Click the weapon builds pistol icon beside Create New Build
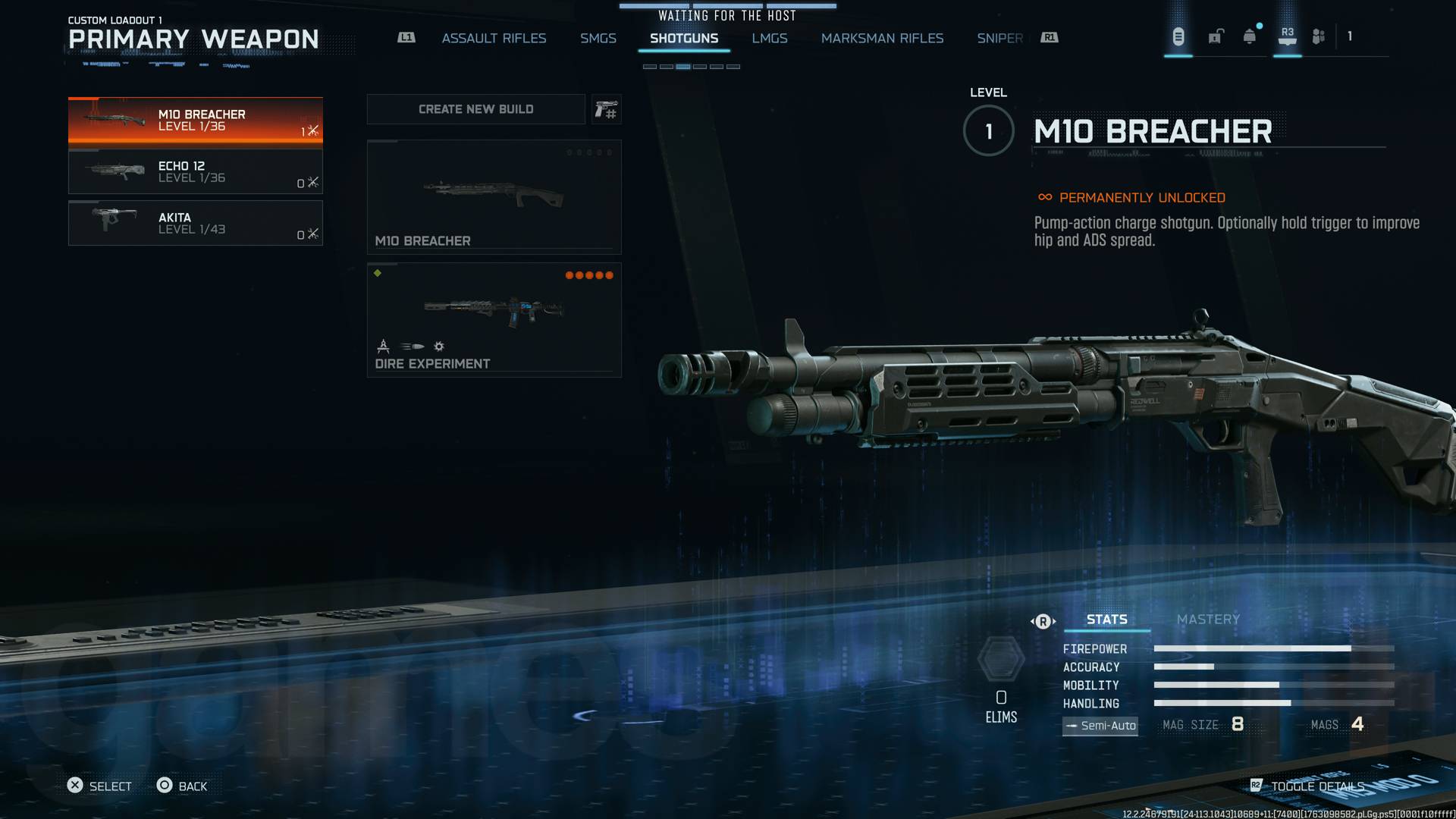The height and width of the screenshot is (819, 1456). [x=607, y=108]
